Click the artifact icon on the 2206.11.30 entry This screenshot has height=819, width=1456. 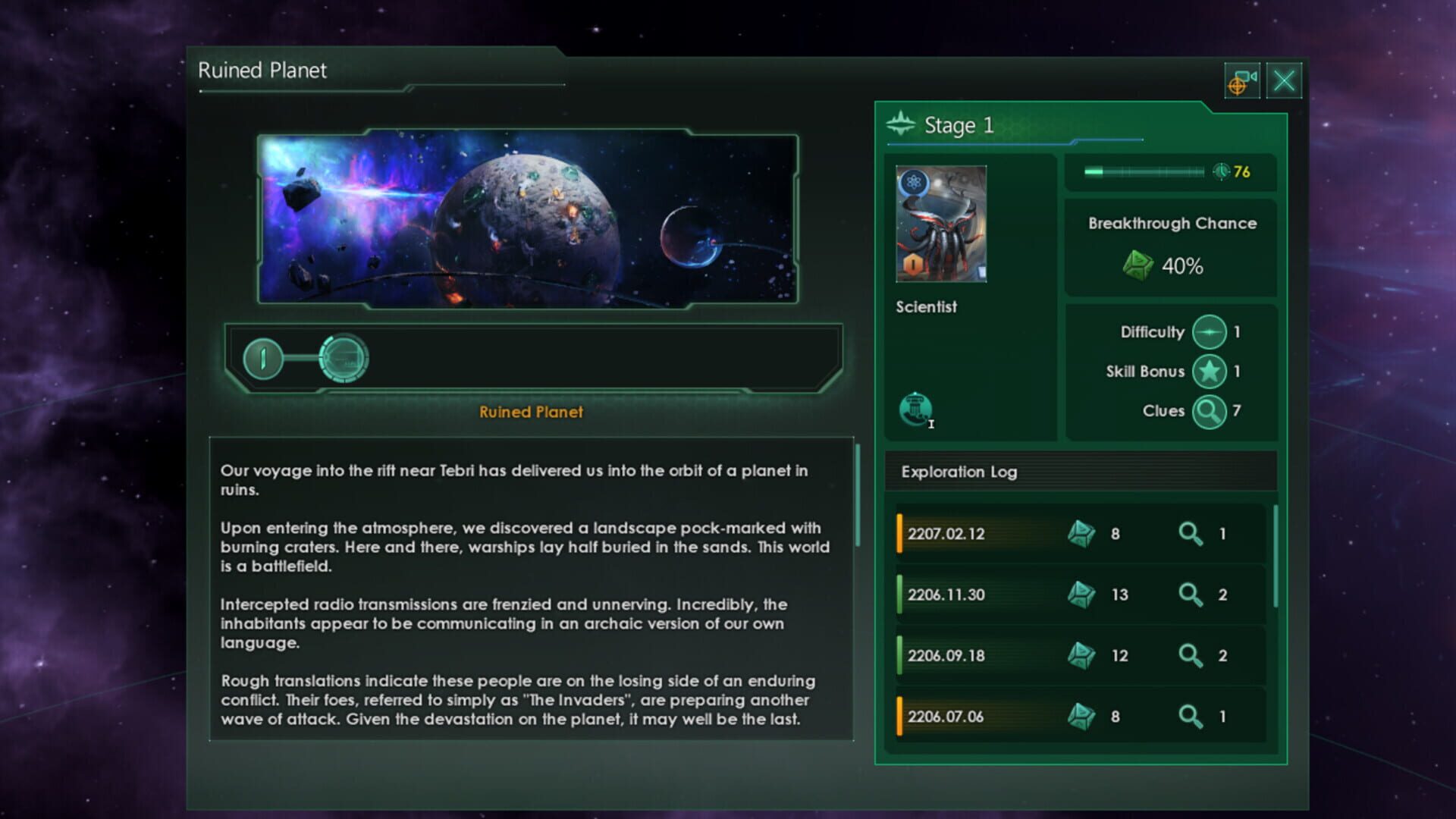[1083, 595]
